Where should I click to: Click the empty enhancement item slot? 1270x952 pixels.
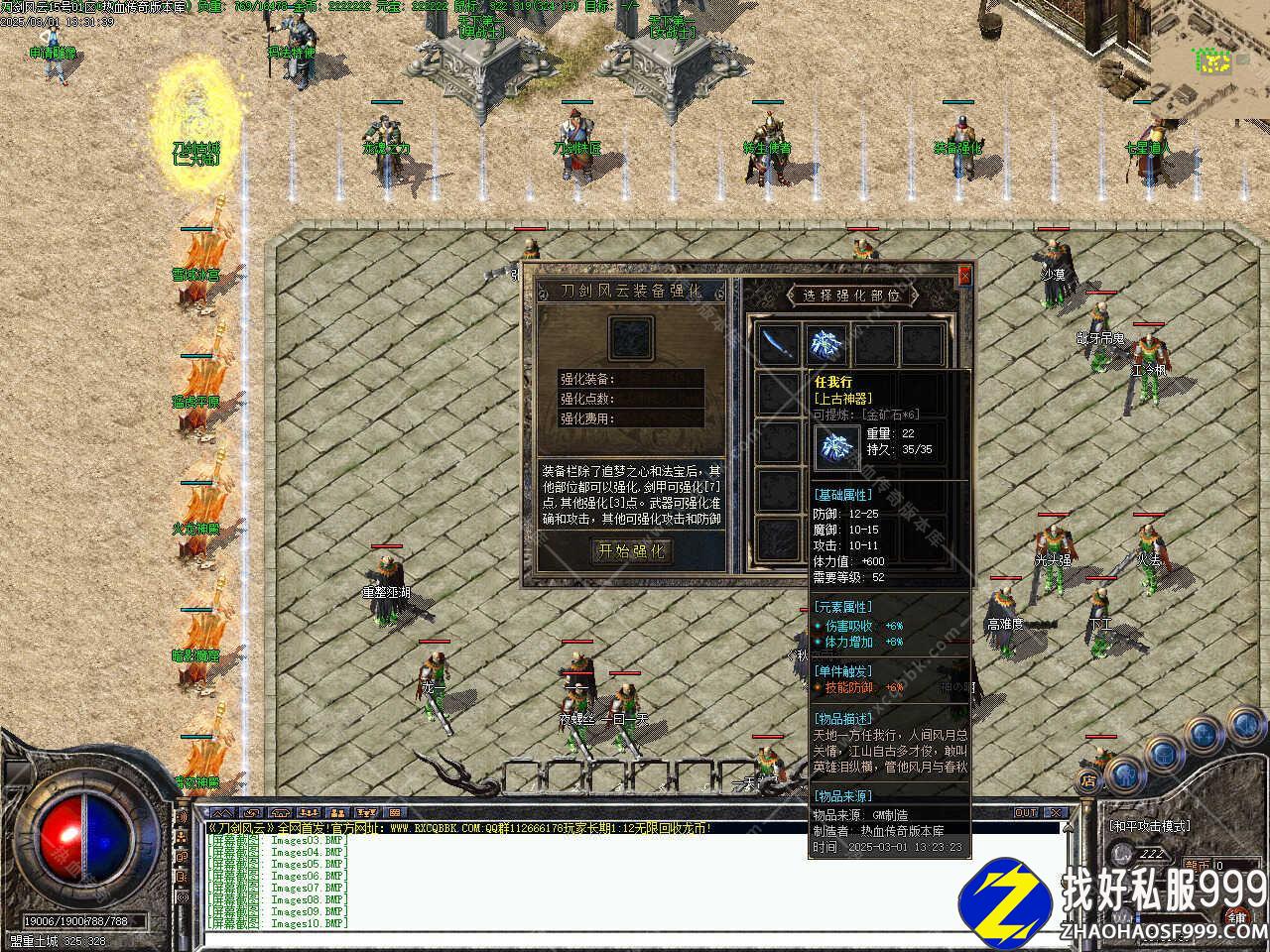(x=631, y=338)
